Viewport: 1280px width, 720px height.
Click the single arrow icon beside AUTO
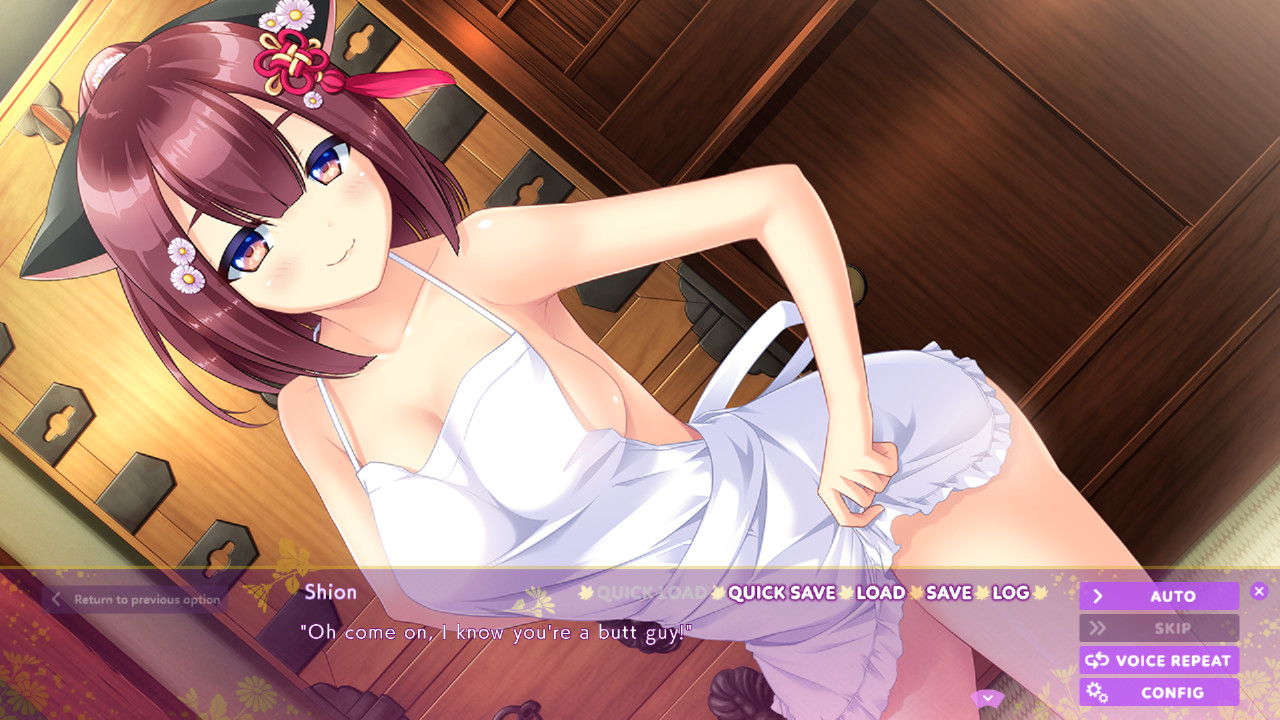[1097, 595]
